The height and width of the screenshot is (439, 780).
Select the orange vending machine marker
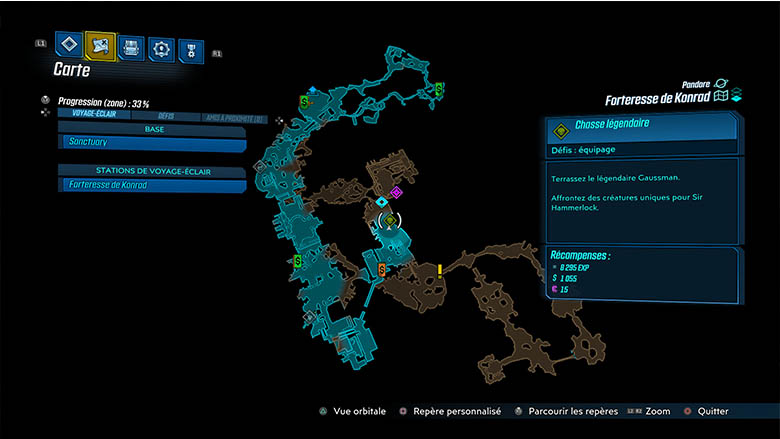(382, 269)
